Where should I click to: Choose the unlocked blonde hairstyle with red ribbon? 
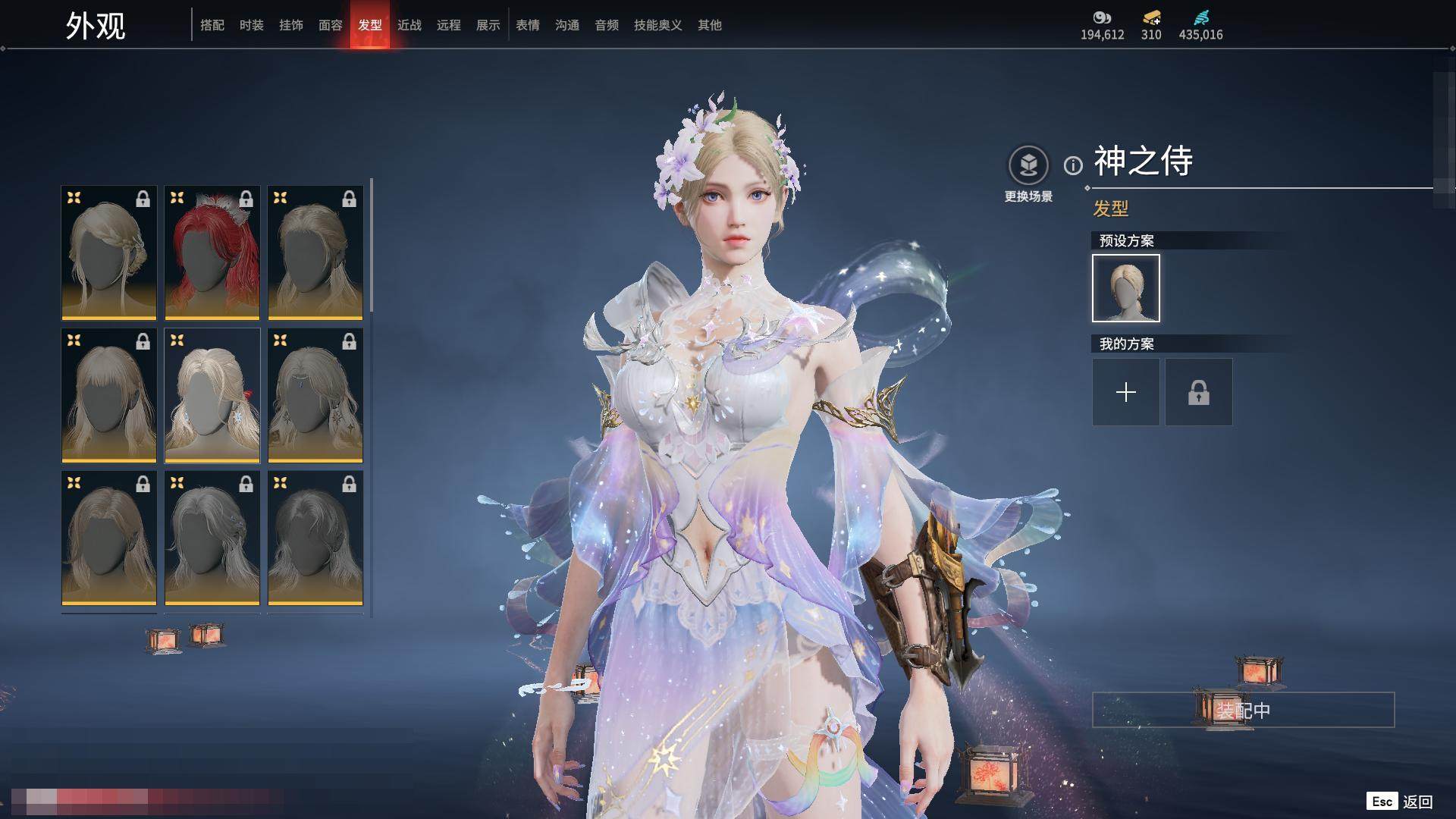pos(212,395)
